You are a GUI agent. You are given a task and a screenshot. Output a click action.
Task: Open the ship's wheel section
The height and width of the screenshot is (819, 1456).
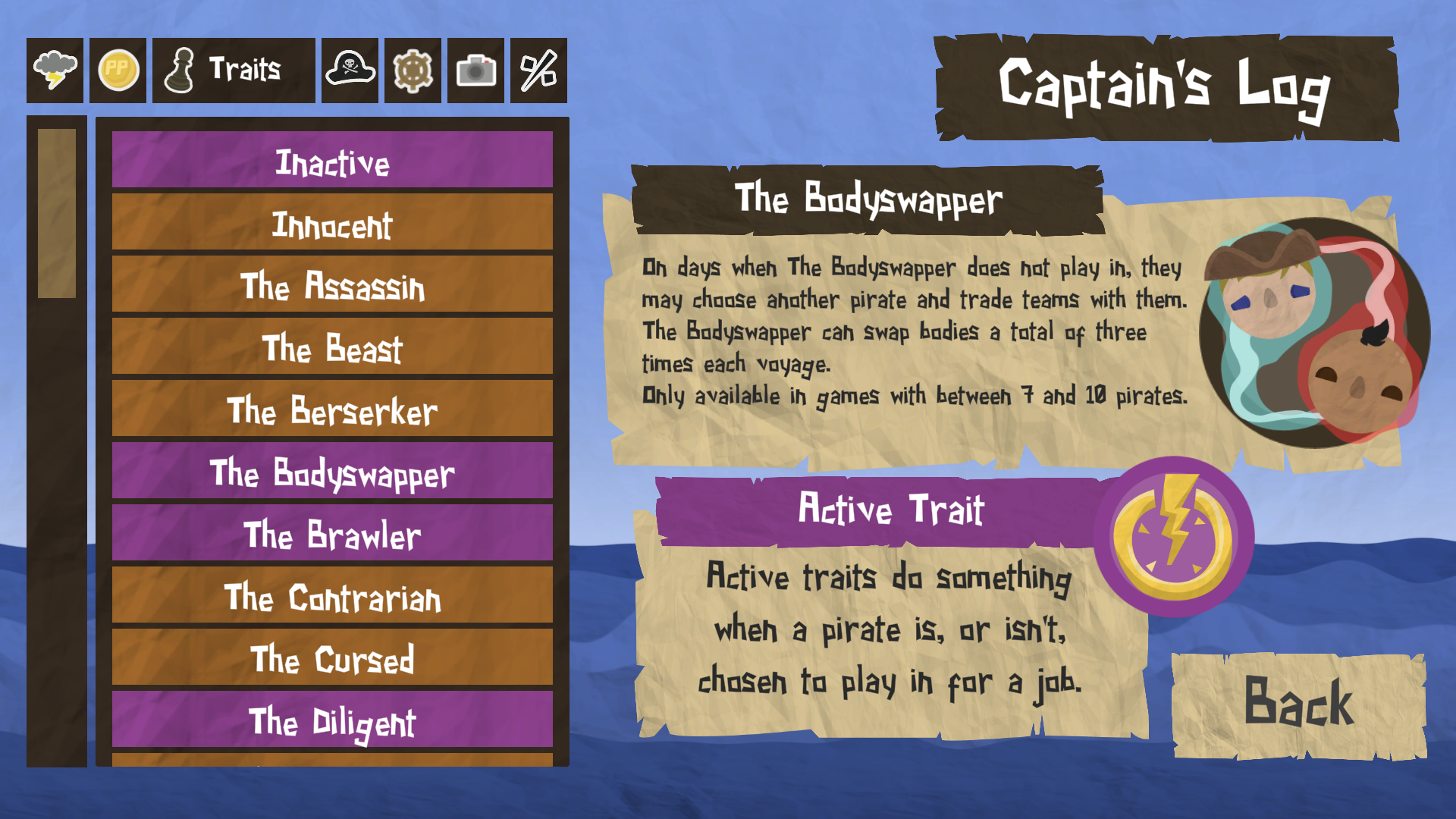[411, 71]
